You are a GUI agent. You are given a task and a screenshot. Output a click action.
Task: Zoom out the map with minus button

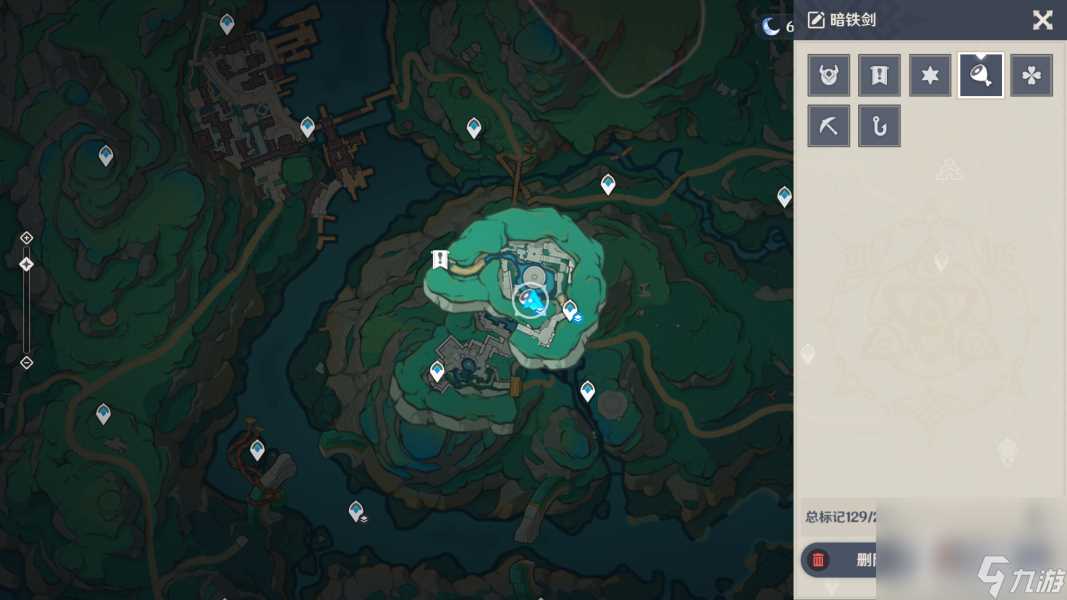(27, 362)
